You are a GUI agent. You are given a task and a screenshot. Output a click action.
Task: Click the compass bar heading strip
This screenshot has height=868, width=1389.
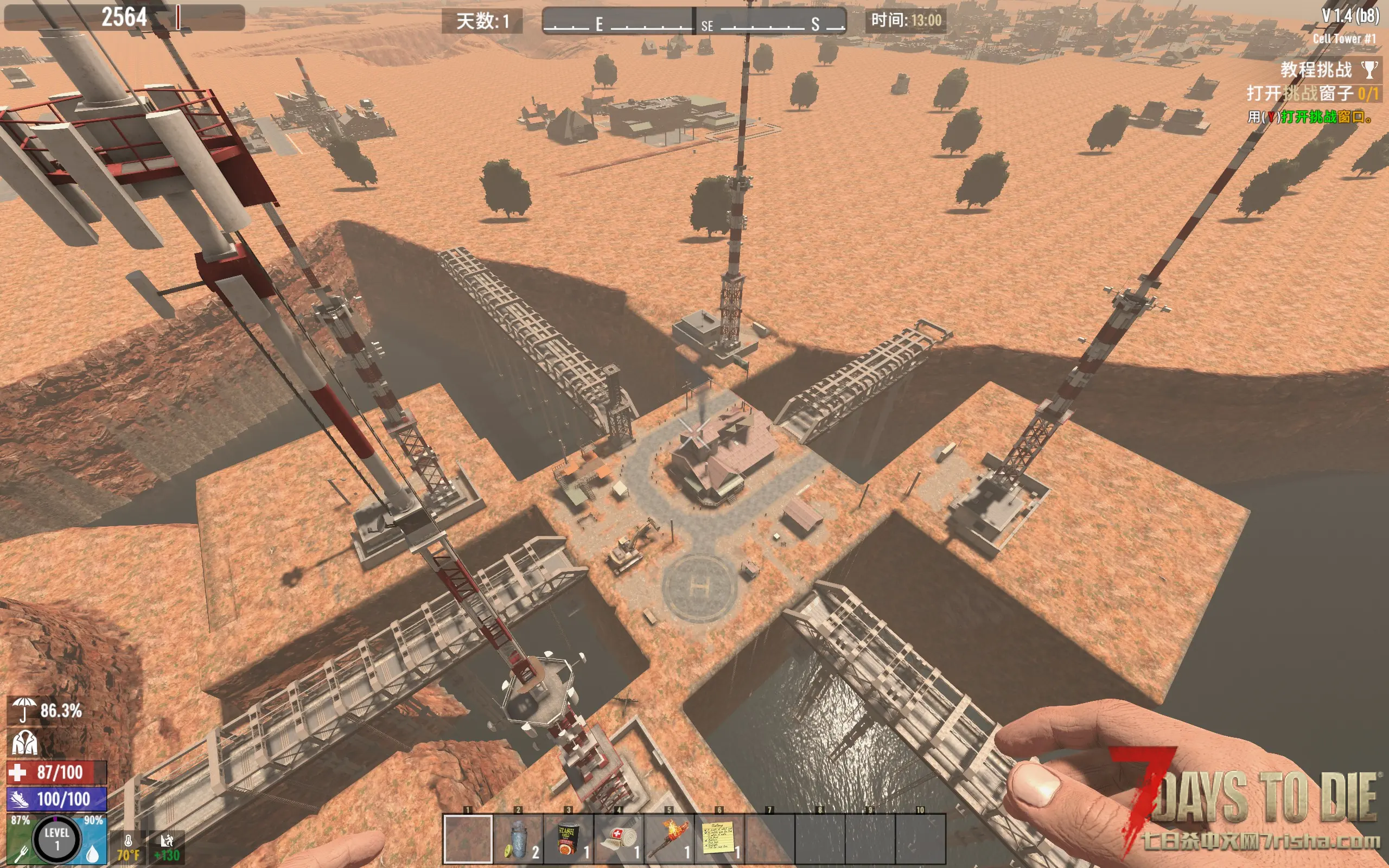coord(694,22)
